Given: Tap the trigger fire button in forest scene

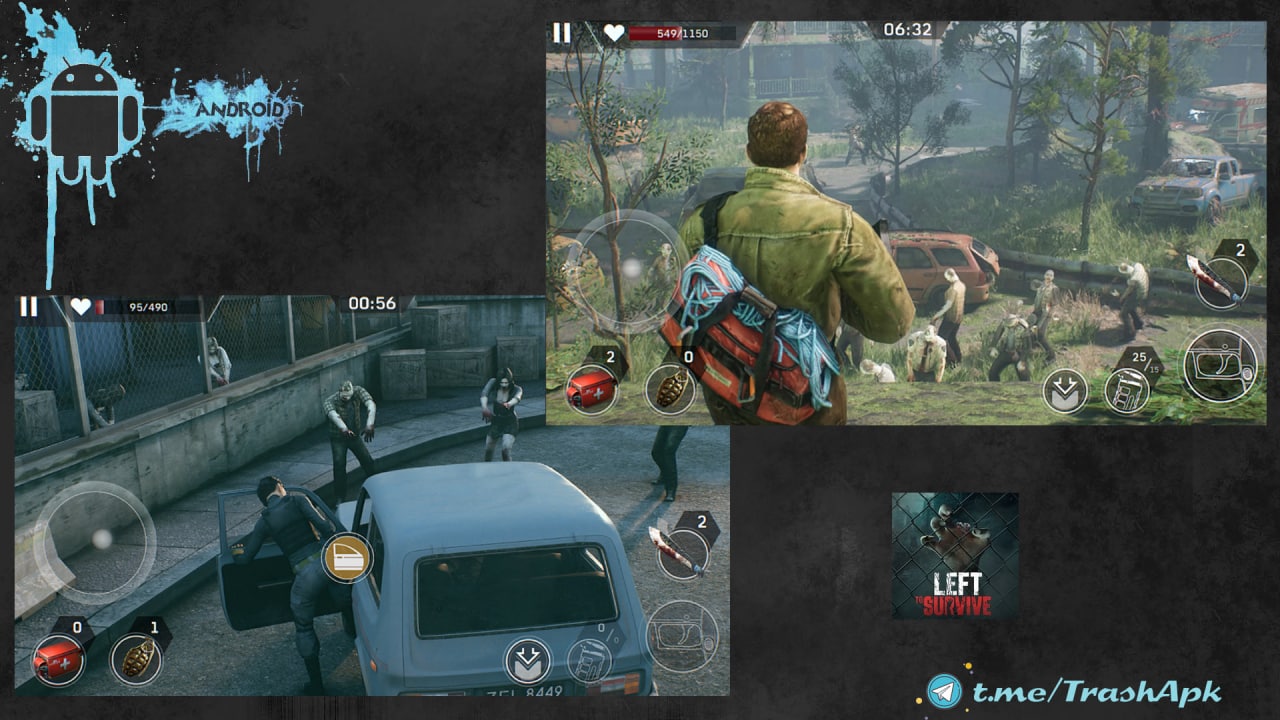Looking at the screenshot, I should coord(1221,365).
